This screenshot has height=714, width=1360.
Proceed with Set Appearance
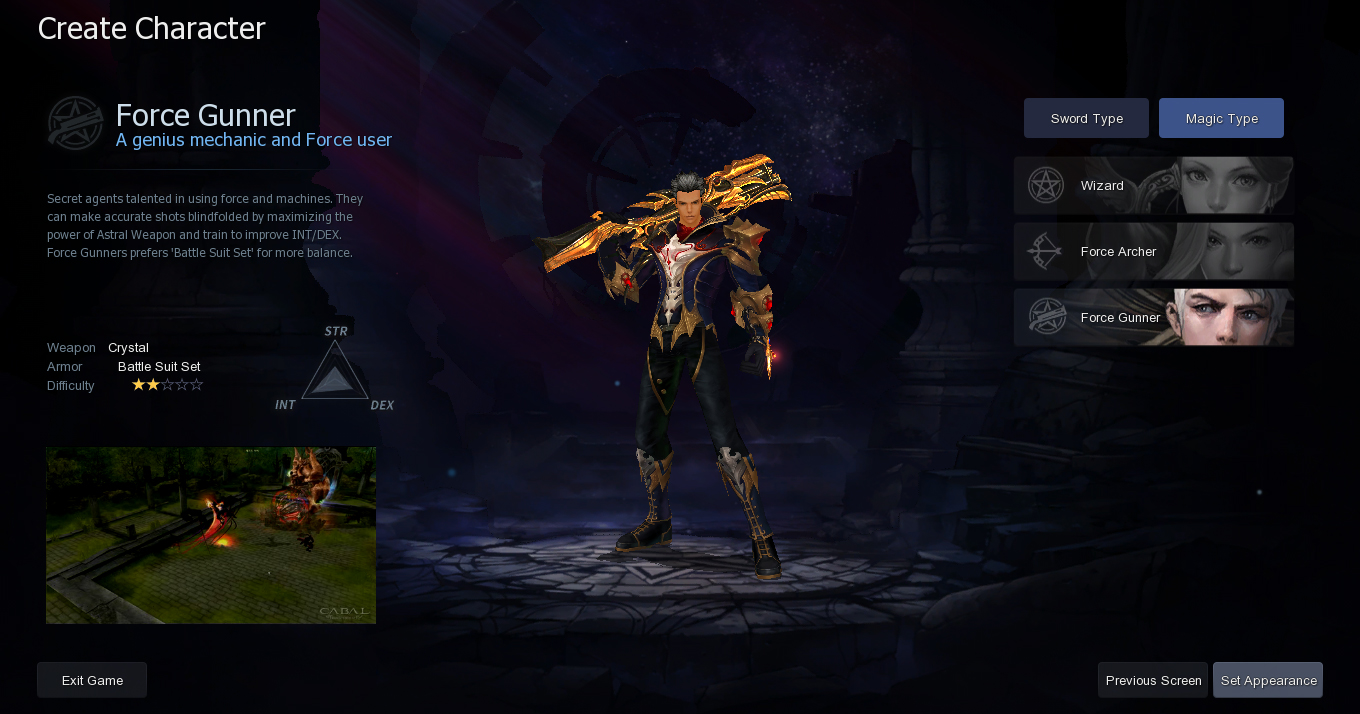click(x=1268, y=680)
